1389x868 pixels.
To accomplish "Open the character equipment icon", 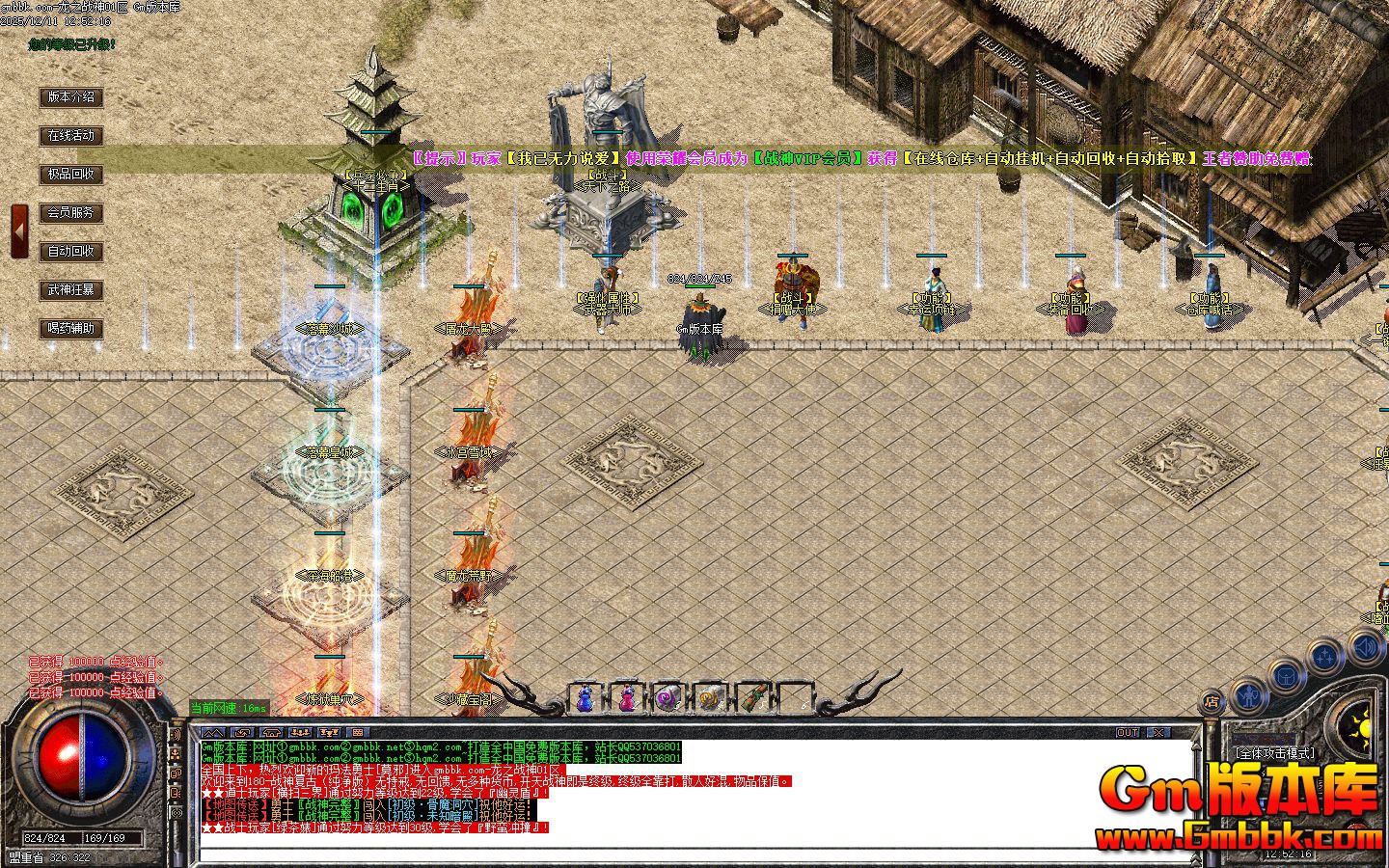I will pos(1248,698).
